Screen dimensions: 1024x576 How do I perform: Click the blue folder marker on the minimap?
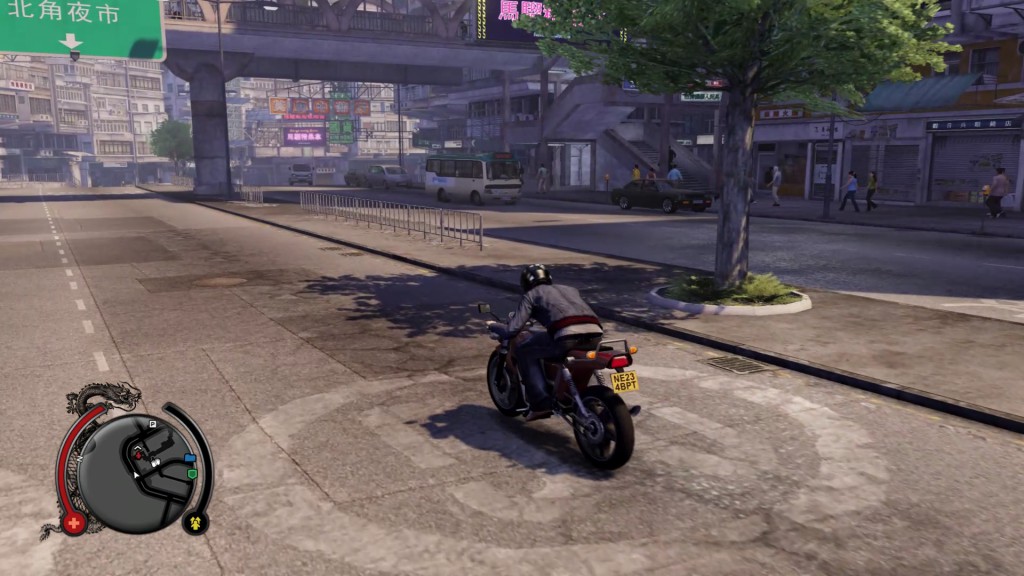[x=189, y=458]
